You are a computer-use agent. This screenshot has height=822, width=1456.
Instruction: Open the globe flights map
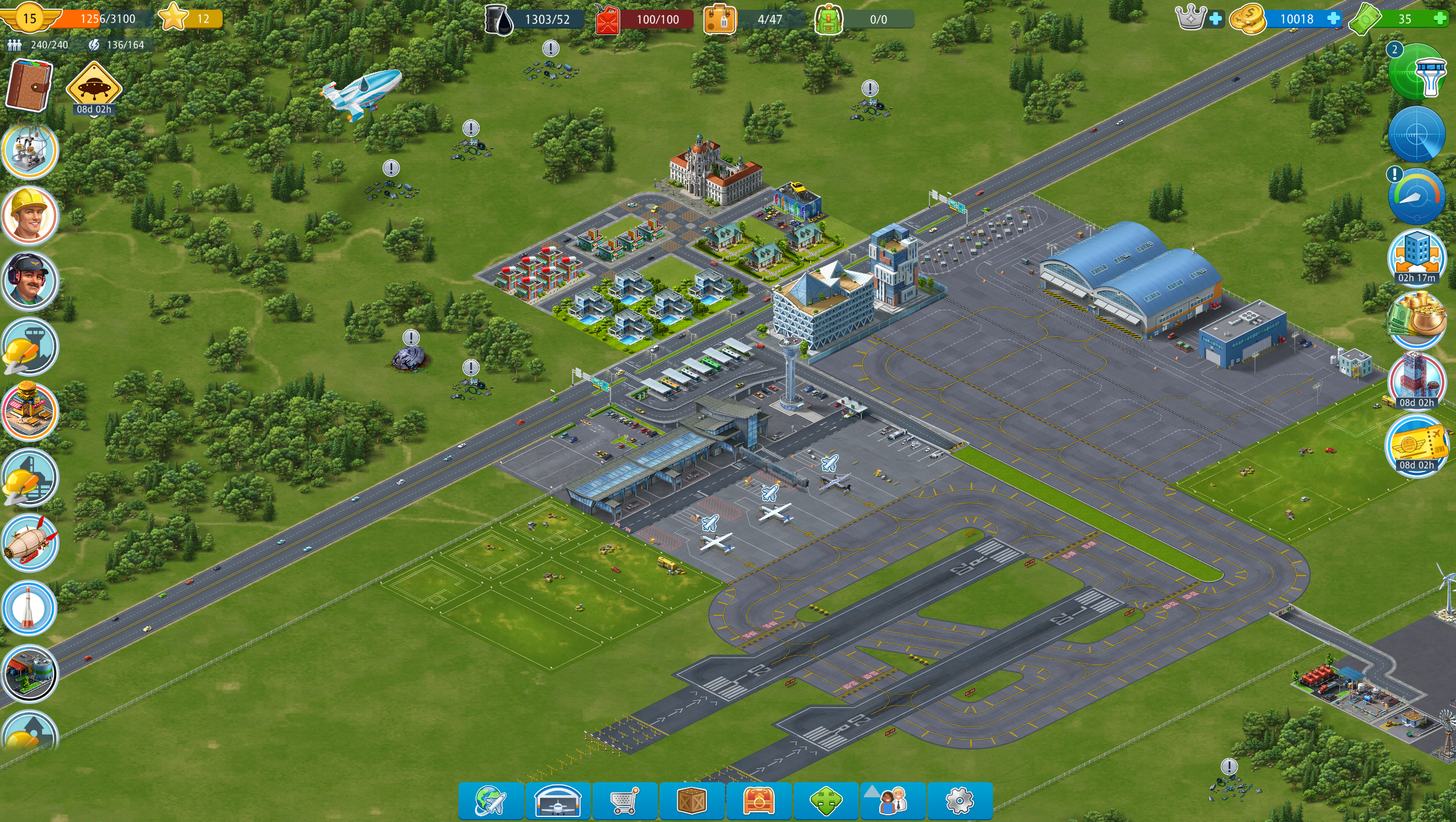[x=490, y=800]
